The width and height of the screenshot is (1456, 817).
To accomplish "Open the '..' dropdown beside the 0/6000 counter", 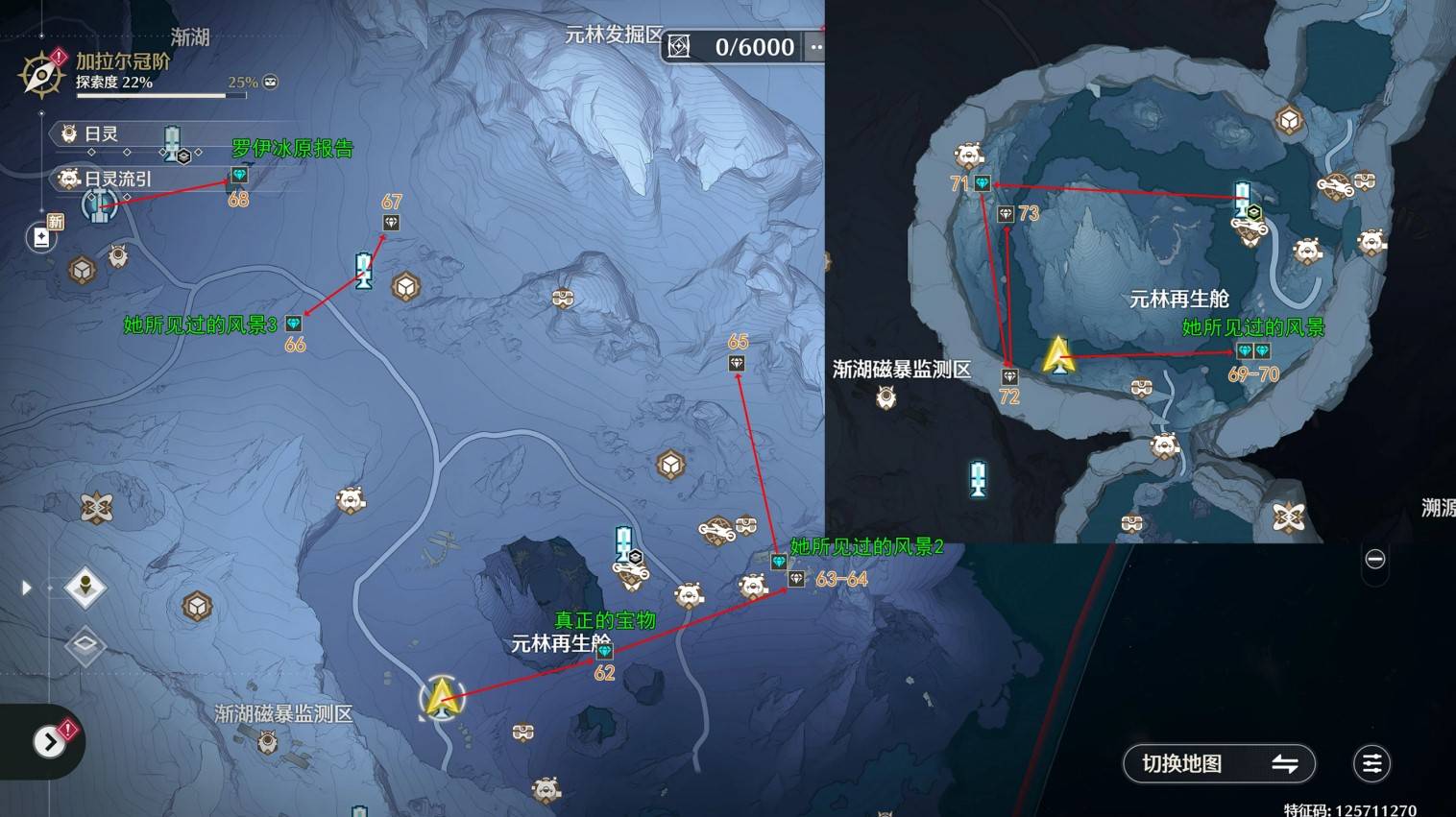I will (x=815, y=46).
